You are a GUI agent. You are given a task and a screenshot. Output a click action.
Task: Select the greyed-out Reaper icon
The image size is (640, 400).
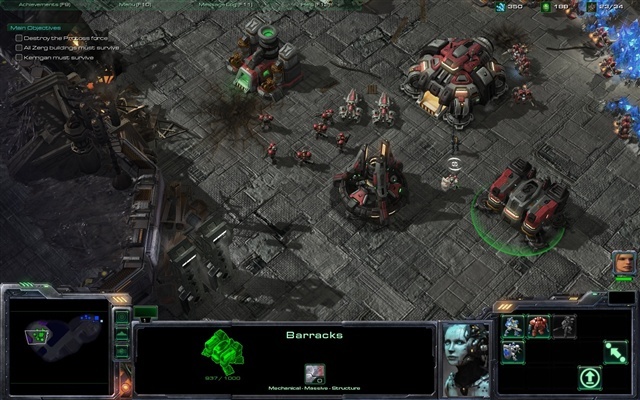565,325
